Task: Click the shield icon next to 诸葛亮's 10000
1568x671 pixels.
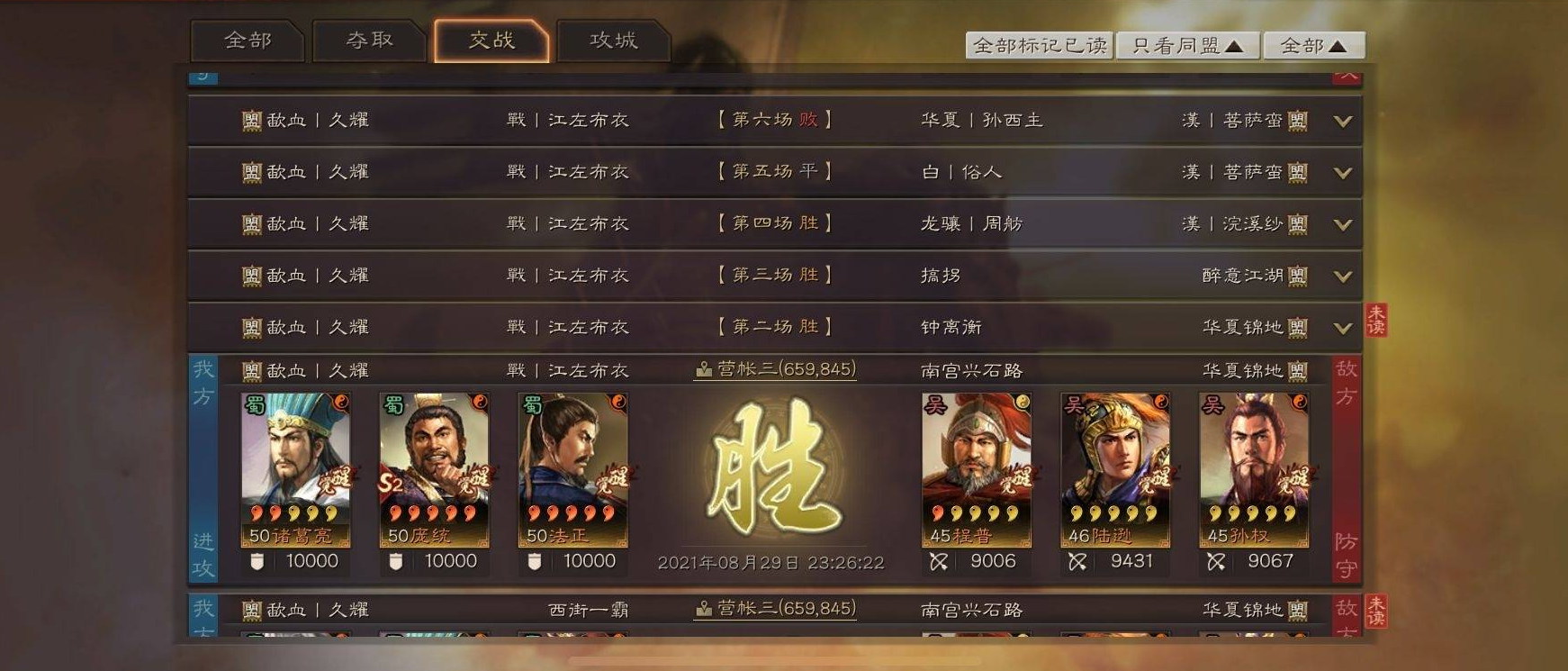Action: [x=257, y=560]
